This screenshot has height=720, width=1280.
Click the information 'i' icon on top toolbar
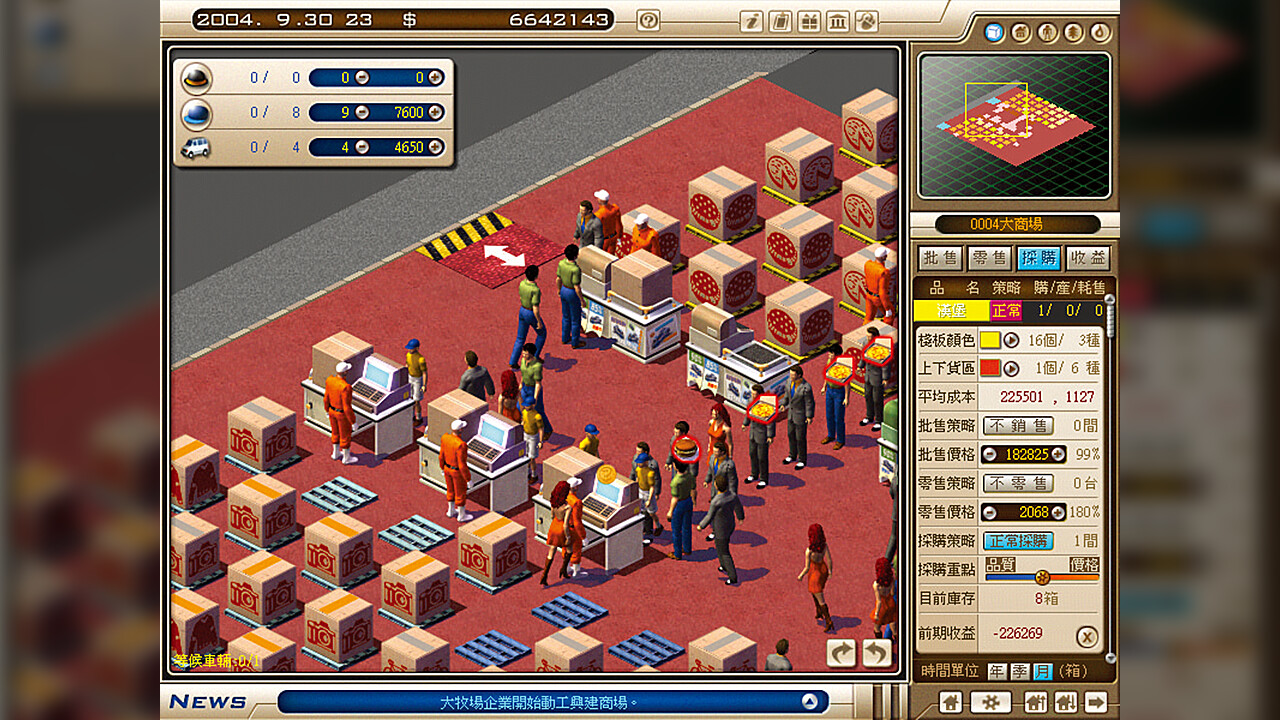point(753,20)
